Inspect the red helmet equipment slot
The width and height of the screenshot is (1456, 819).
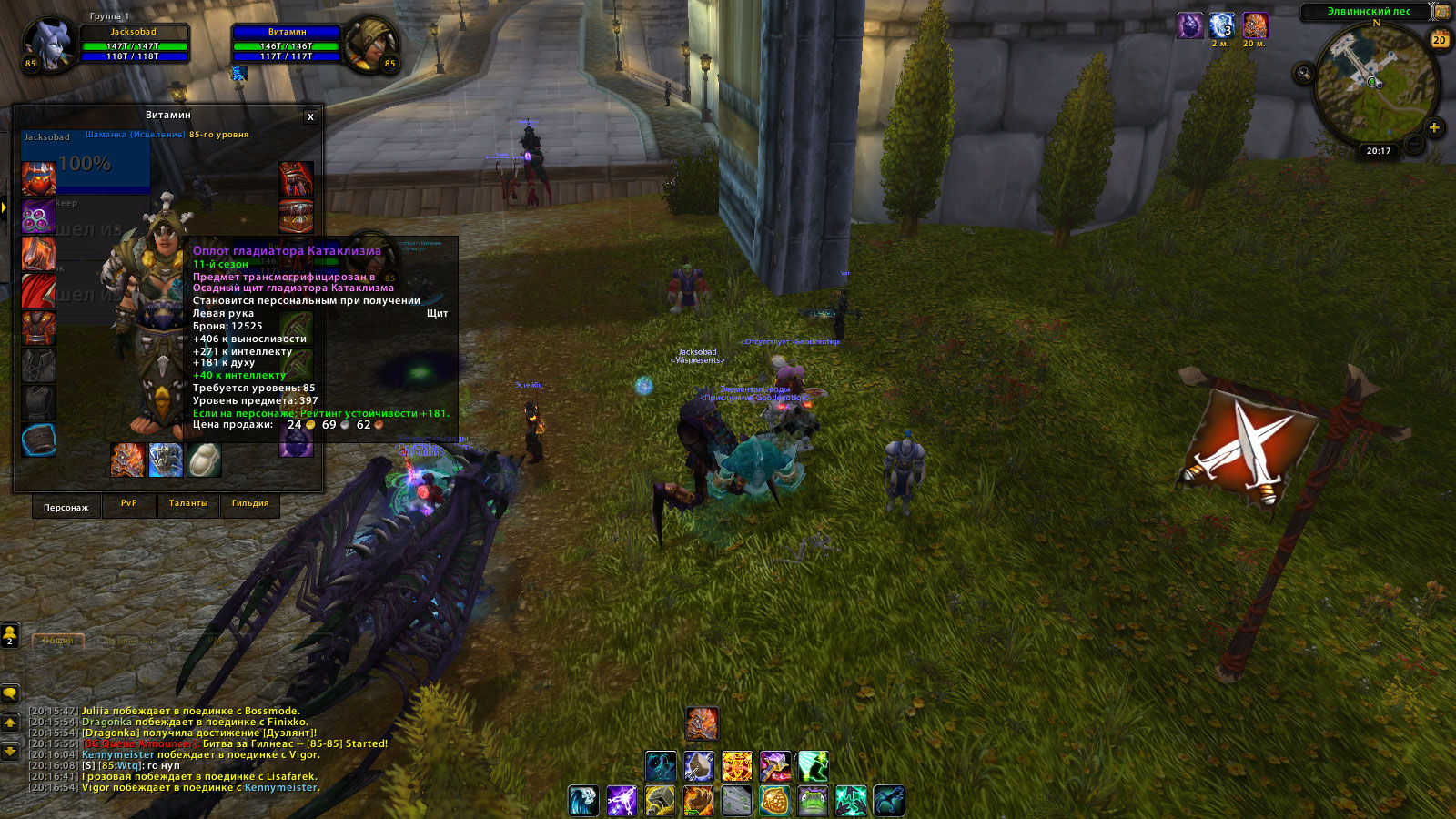[38, 179]
